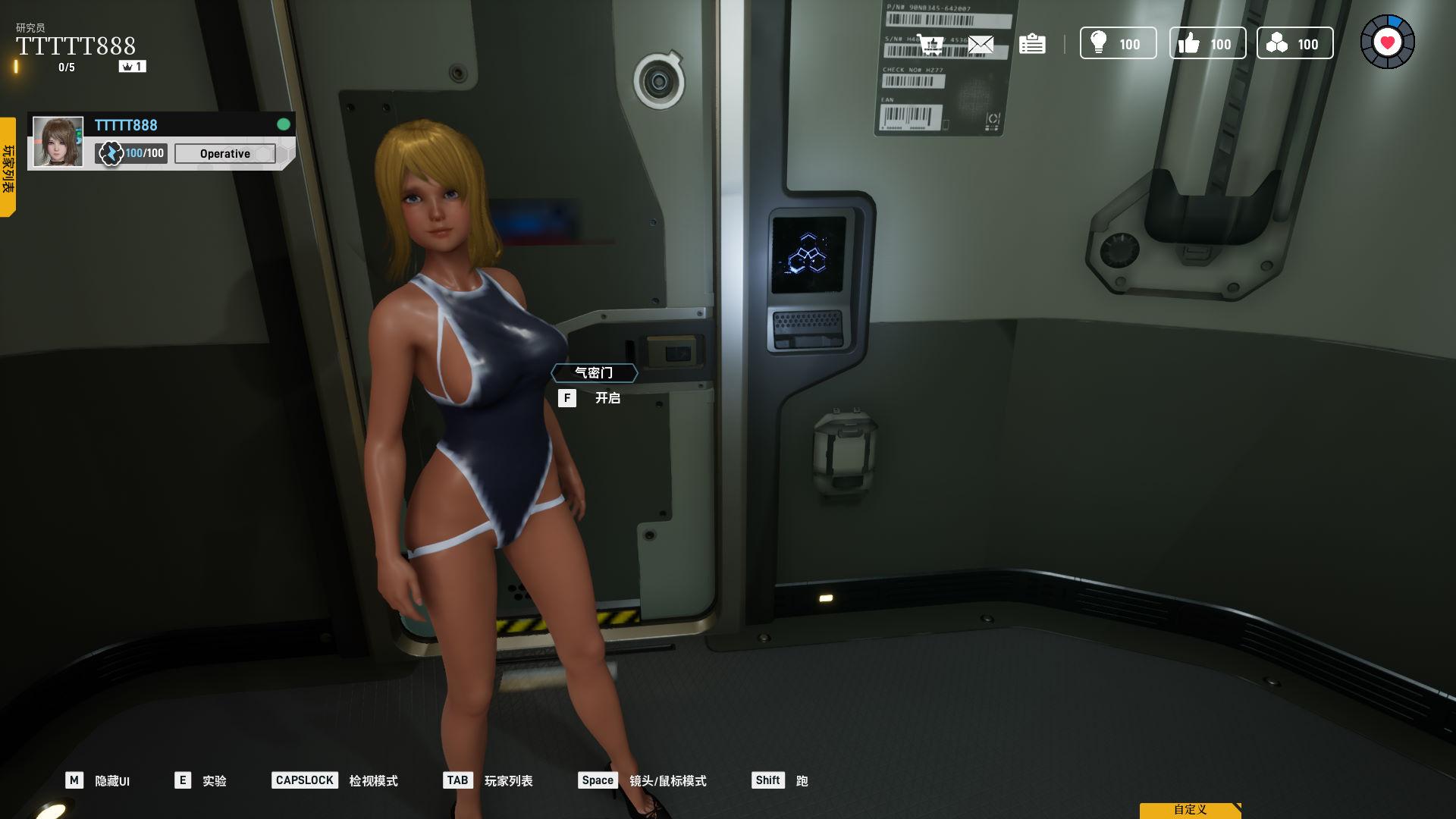1456x819 pixels.
Task: Click the thumbs-up likes counter
Action: [x=1207, y=44]
